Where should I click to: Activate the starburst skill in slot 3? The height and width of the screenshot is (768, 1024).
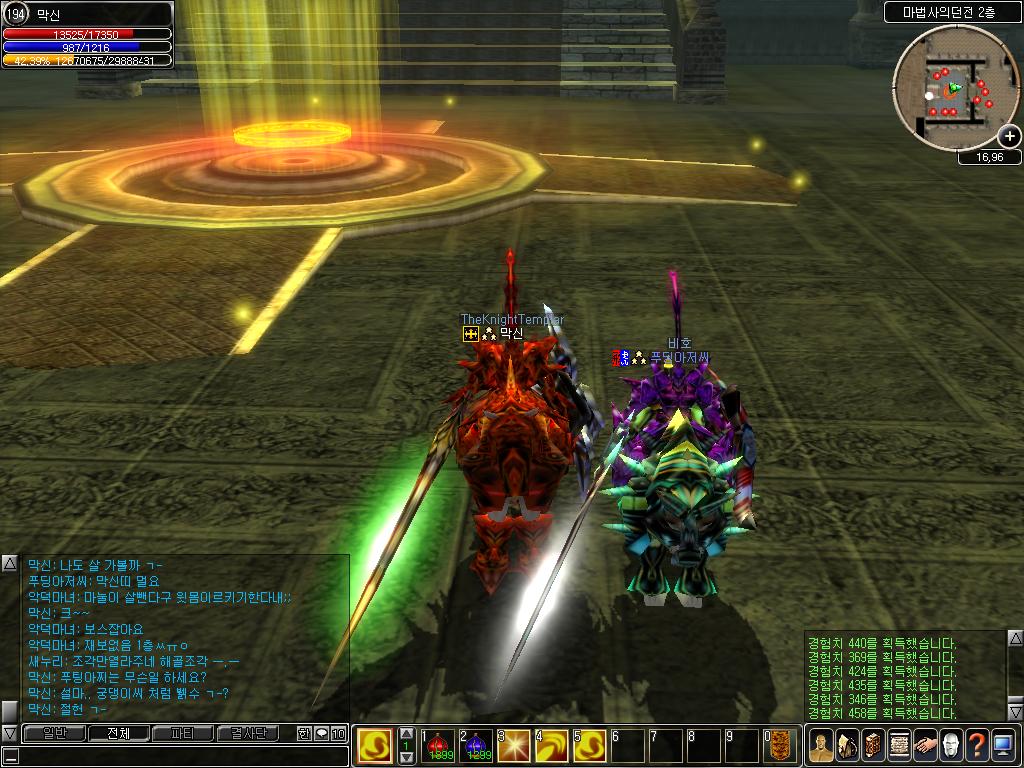point(514,746)
